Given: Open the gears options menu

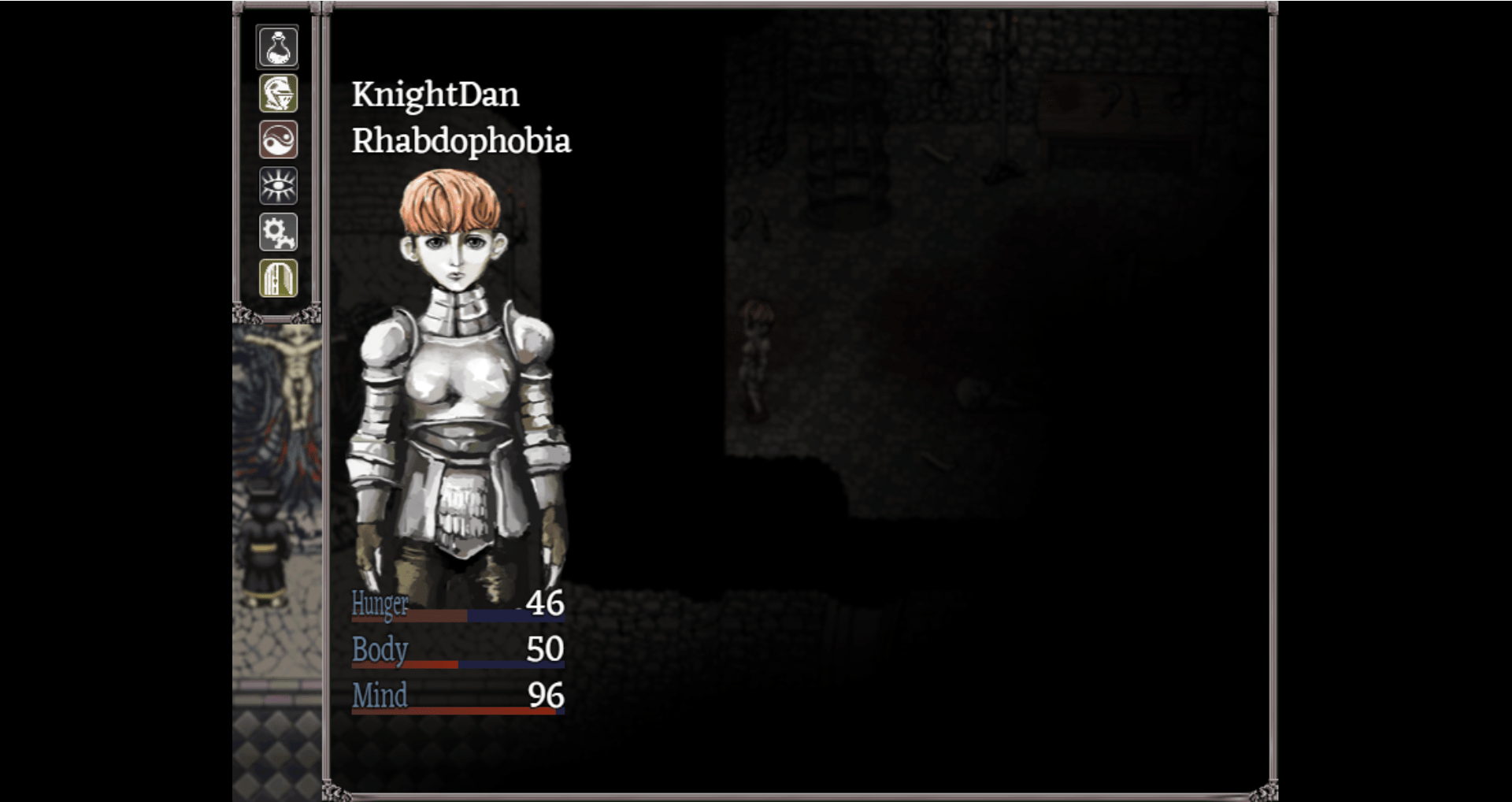Looking at the screenshot, I should [278, 232].
